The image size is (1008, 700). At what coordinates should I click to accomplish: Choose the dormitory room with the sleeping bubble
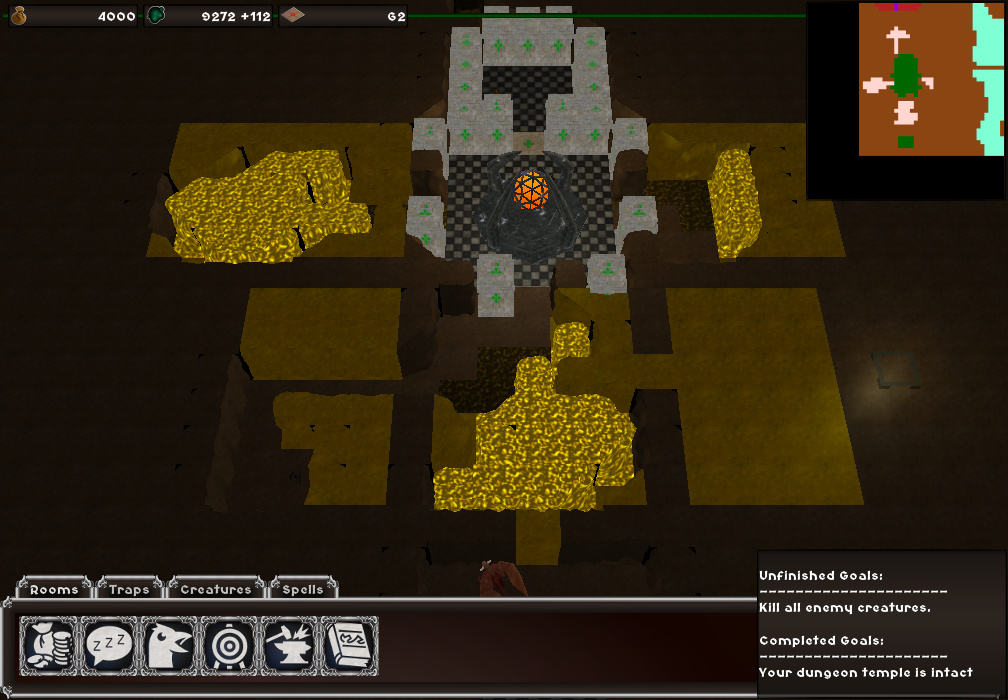[110, 646]
